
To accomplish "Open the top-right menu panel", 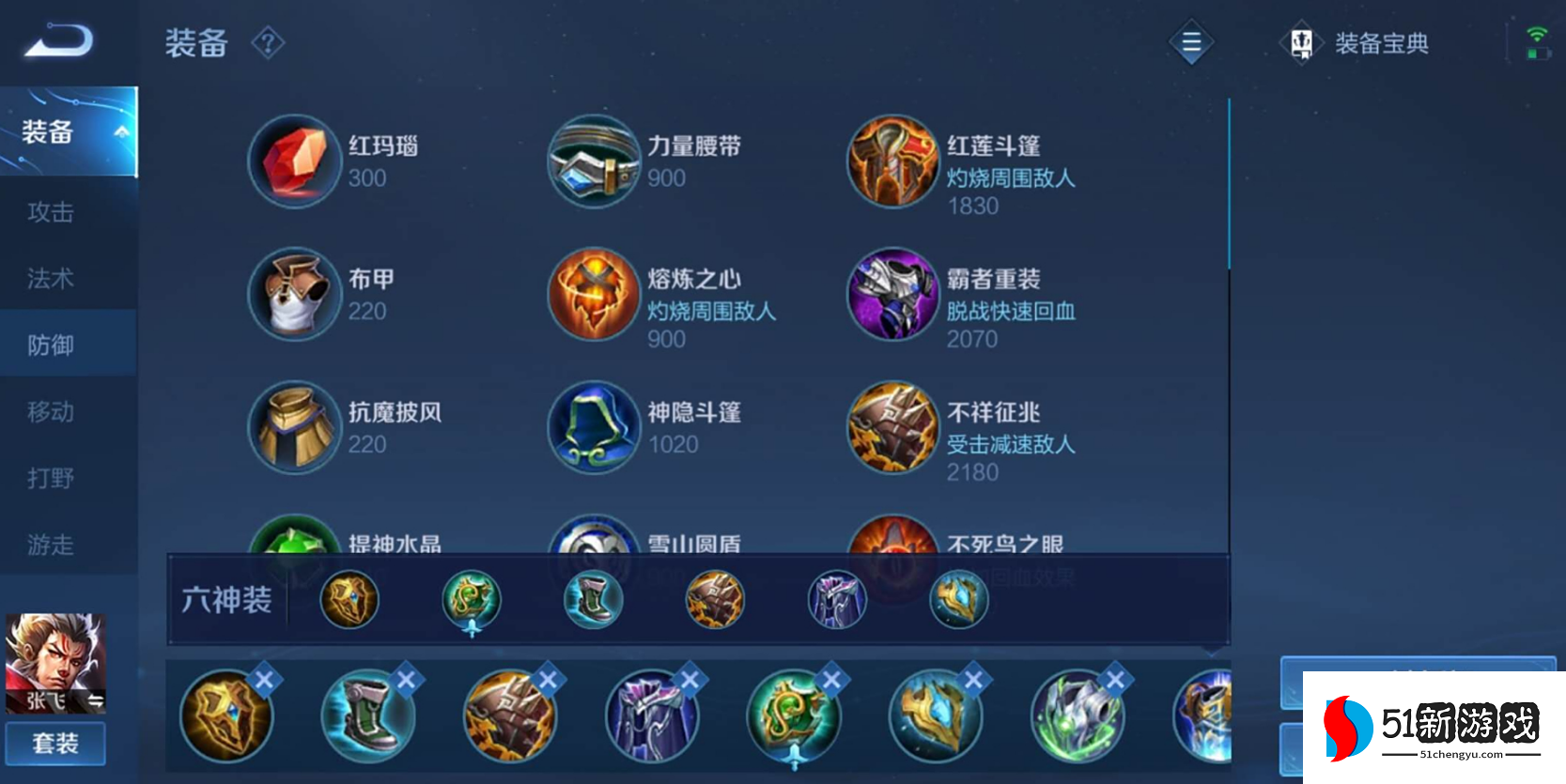I will click(x=1191, y=42).
